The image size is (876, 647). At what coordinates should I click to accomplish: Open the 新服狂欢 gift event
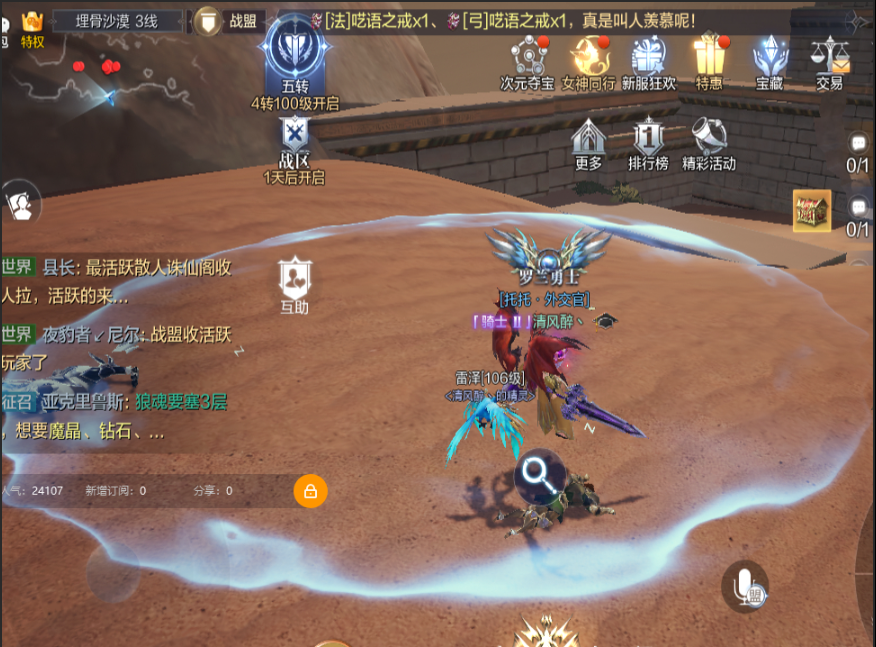[649, 60]
